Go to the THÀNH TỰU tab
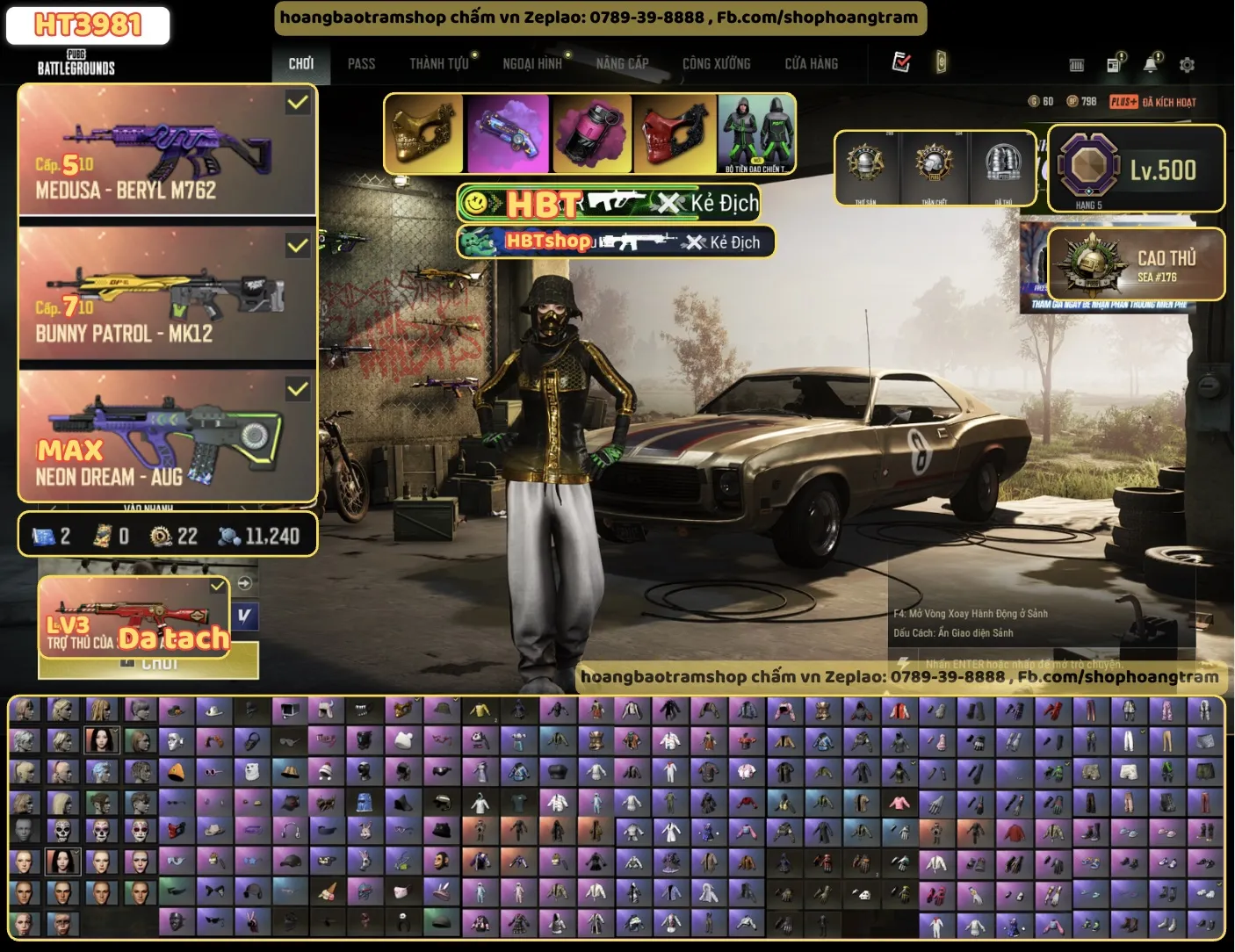Screen dimensions: 1235x952 click(x=439, y=63)
